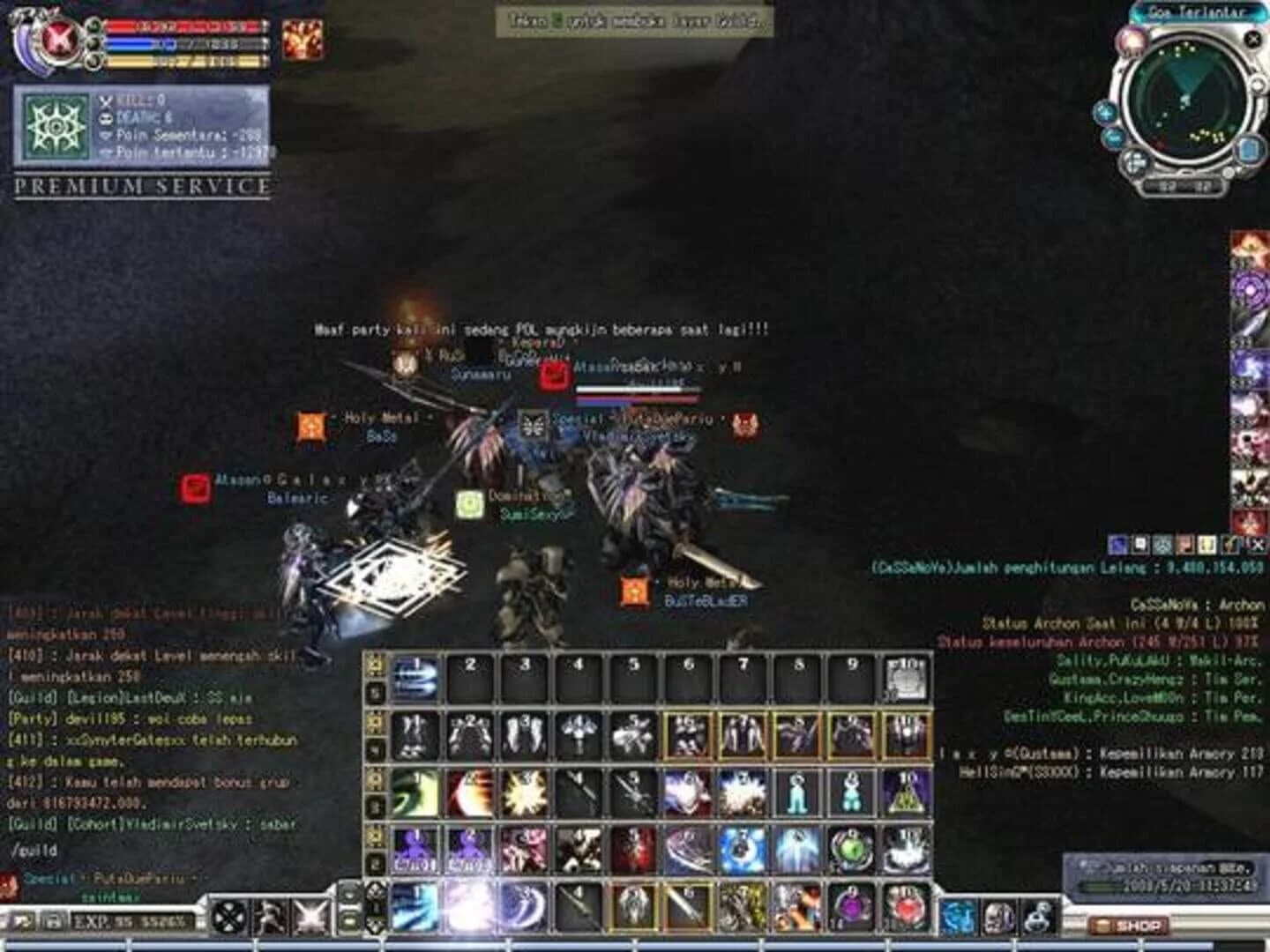Click the white chat bubble icon in the system icon row
Viewport: 1270px width, 952px height.
point(1139,541)
